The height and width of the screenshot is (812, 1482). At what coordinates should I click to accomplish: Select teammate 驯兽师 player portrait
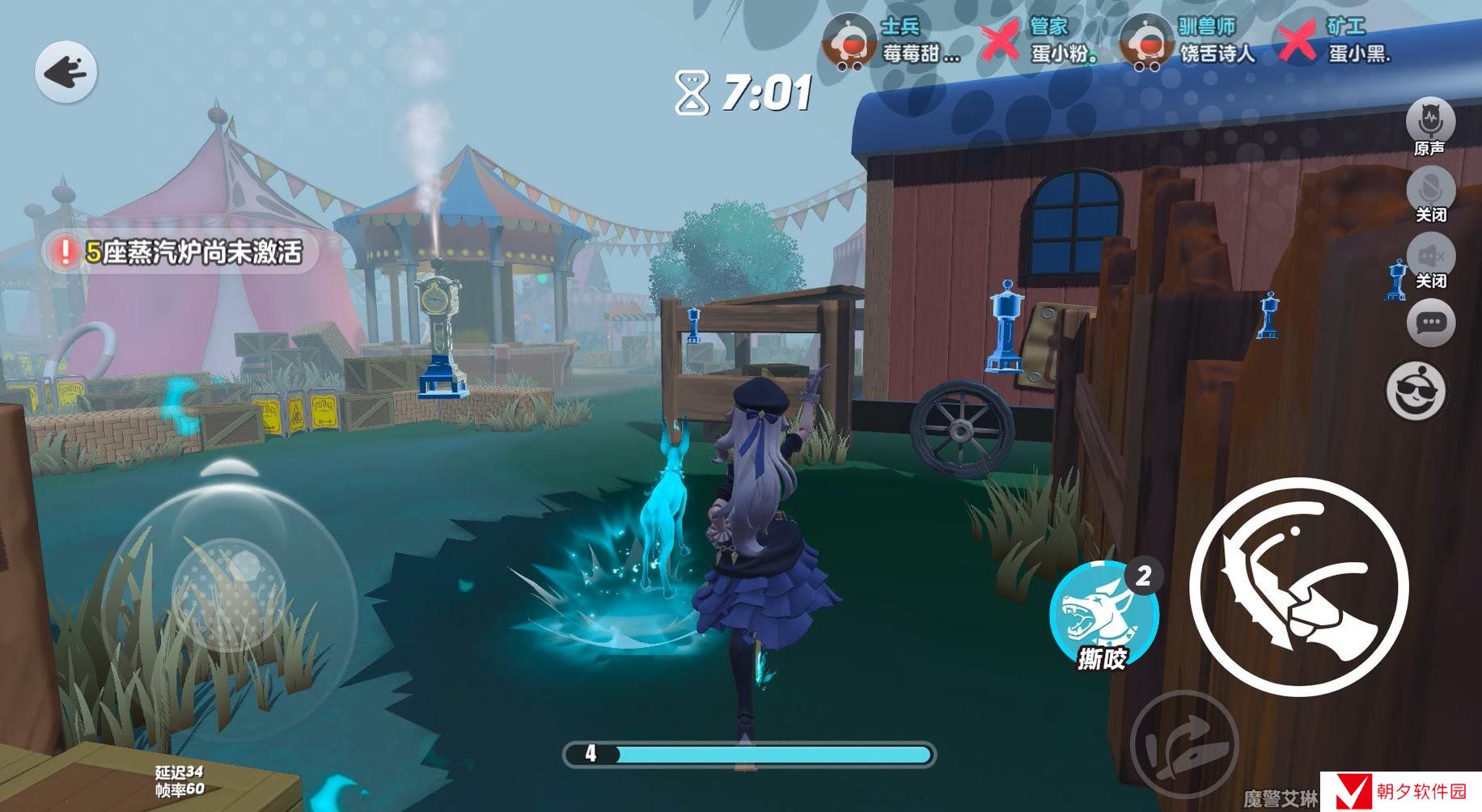(x=1146, y=42)
